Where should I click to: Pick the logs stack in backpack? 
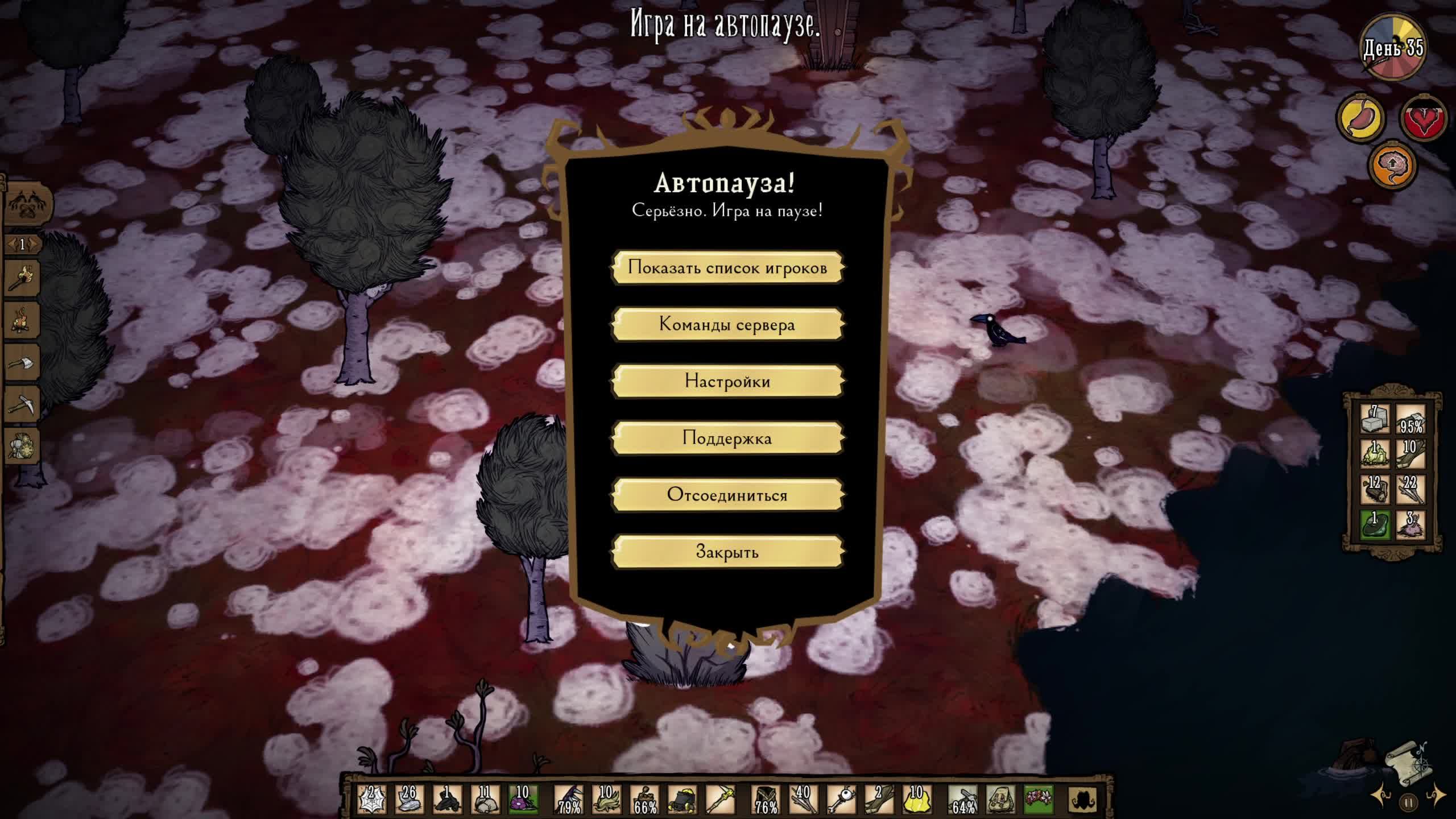[x=1375, y=489]
